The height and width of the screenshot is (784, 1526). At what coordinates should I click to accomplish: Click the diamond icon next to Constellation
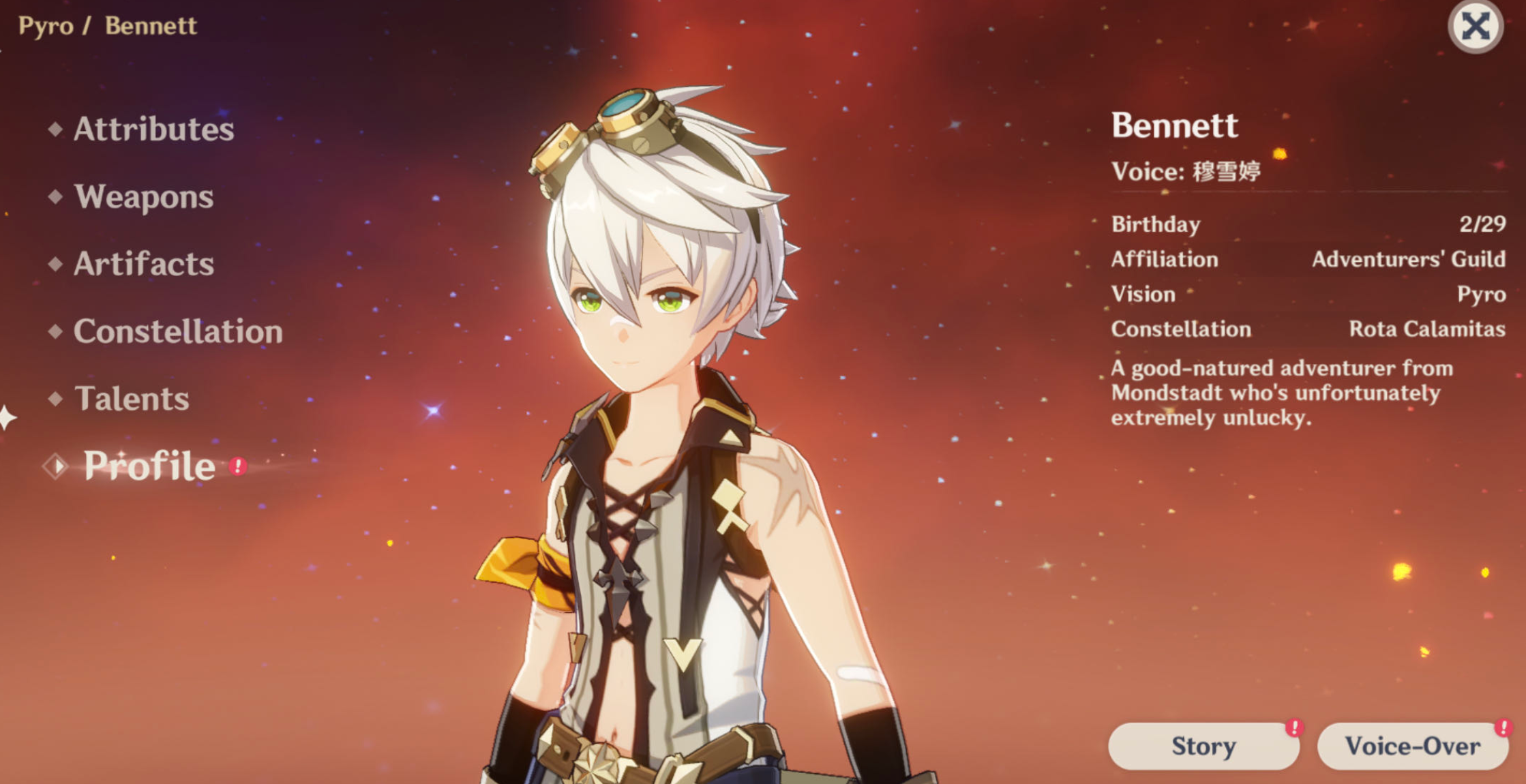pyautogui.click(x=56, y=332)
